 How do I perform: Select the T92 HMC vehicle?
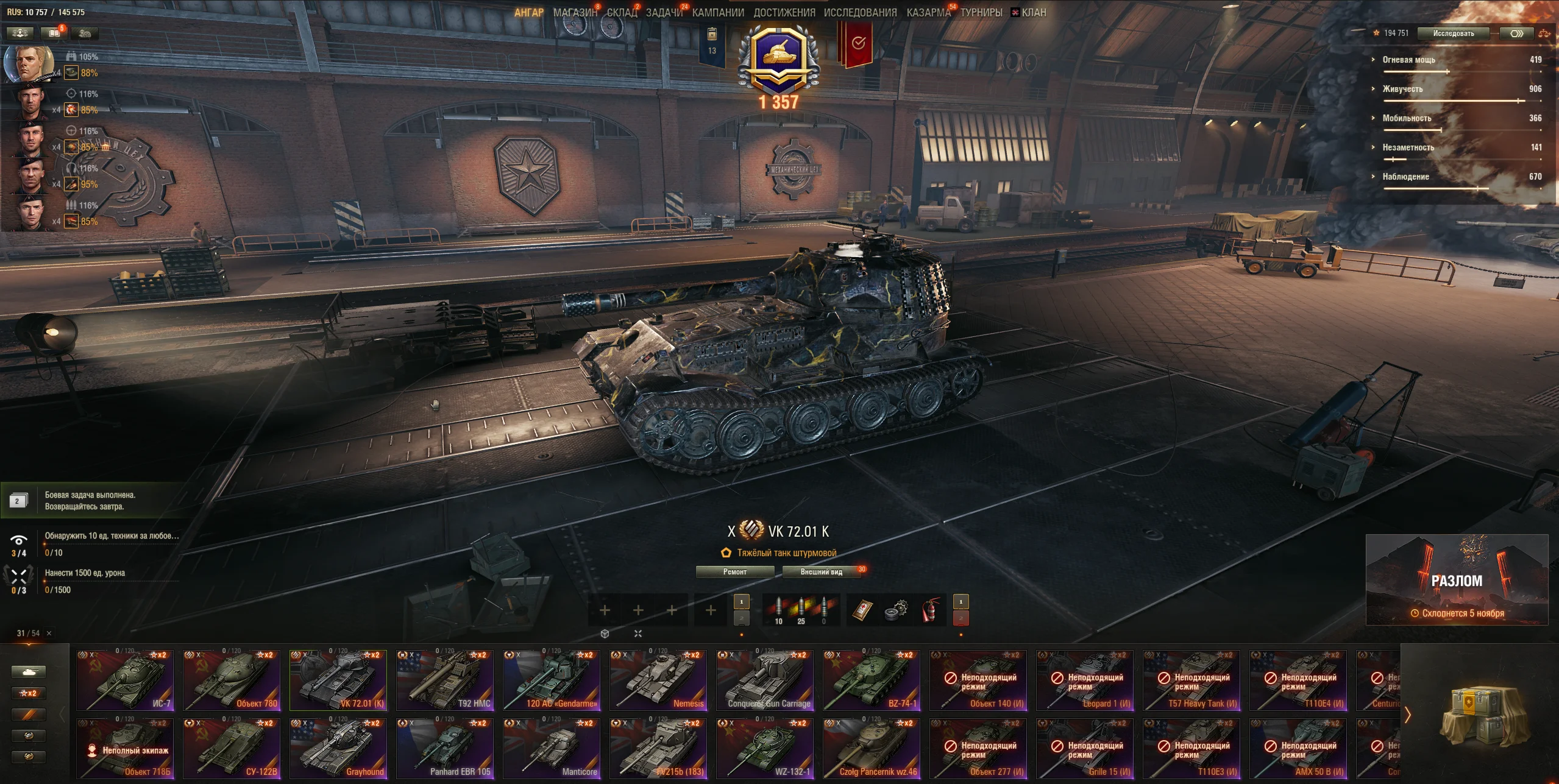point(445,680)
